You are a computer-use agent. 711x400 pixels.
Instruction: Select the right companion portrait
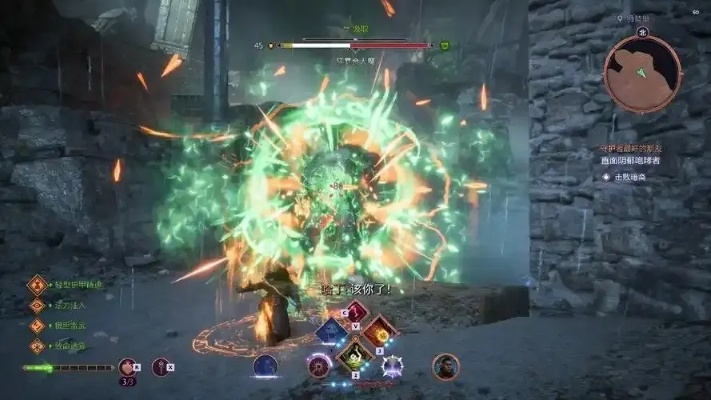[445, 367]
